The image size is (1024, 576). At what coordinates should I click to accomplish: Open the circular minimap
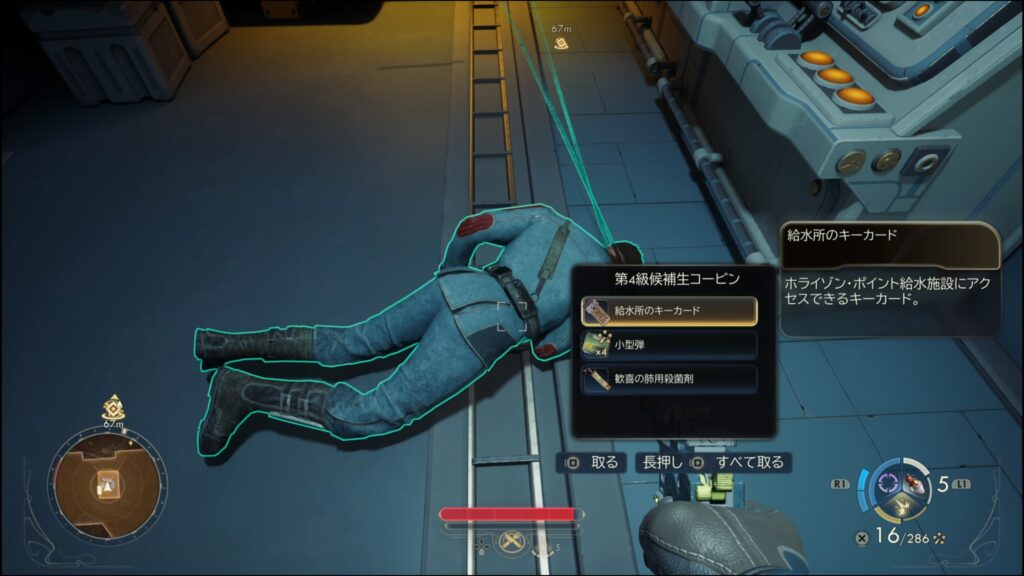(104, 486)
